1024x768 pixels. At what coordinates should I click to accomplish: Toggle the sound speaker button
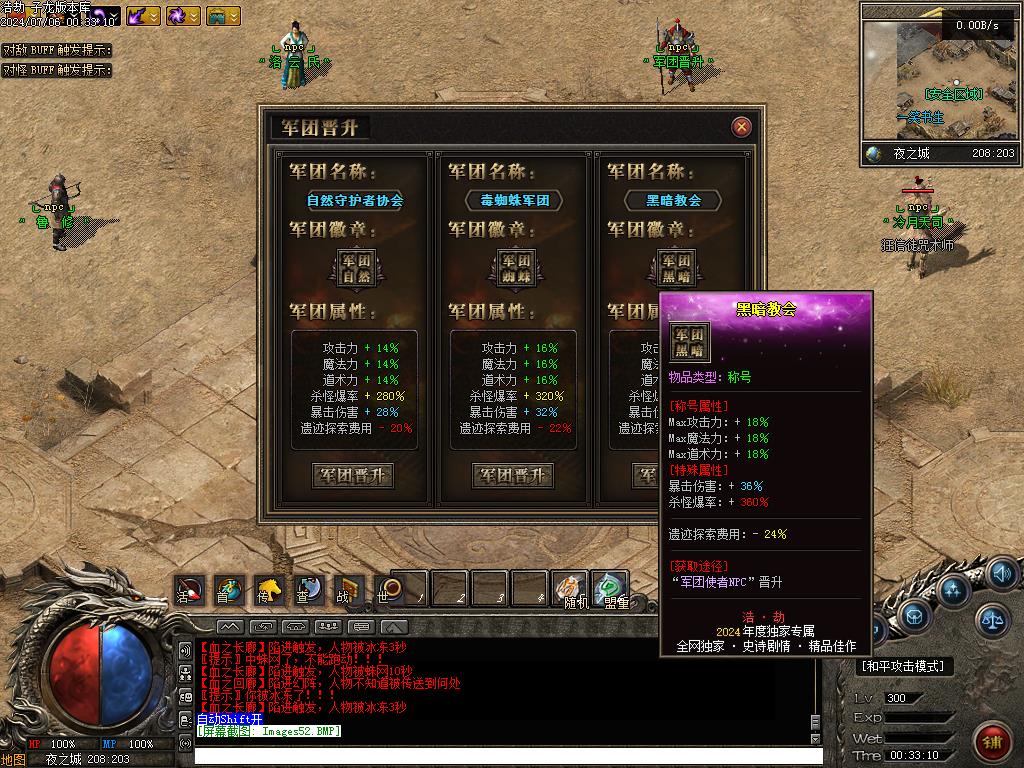1002,574
